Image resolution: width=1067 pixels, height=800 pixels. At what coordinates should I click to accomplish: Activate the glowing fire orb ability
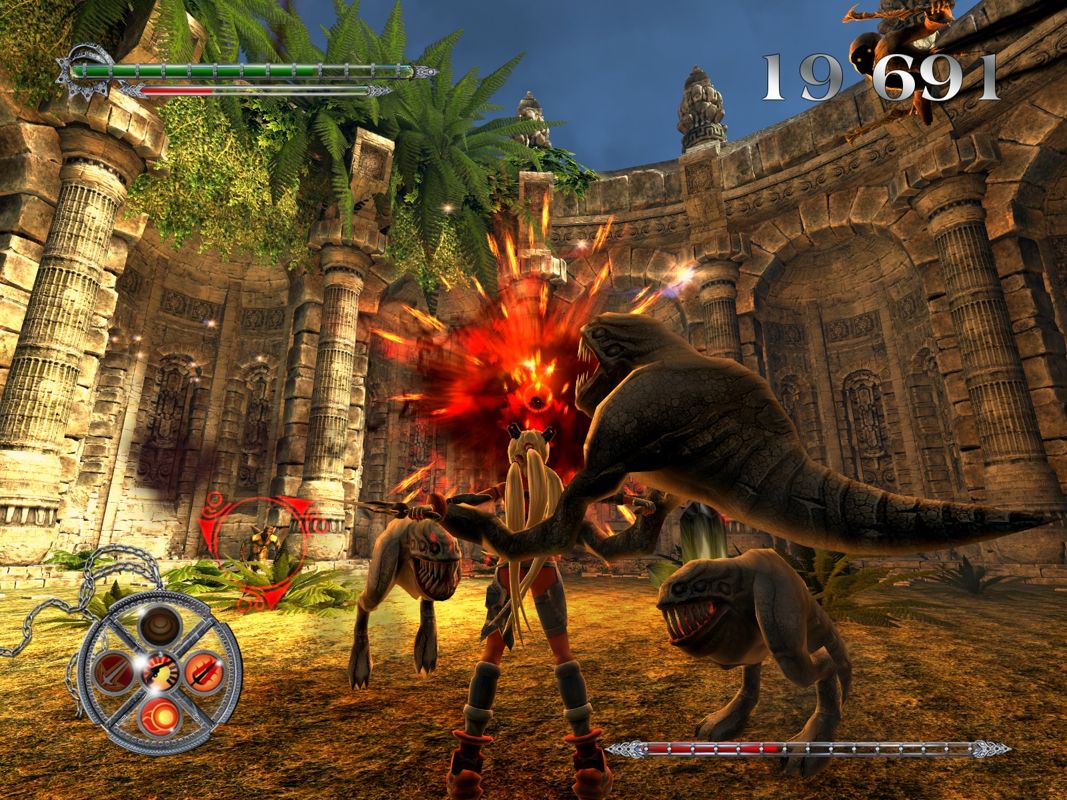(x=158, y=716)
